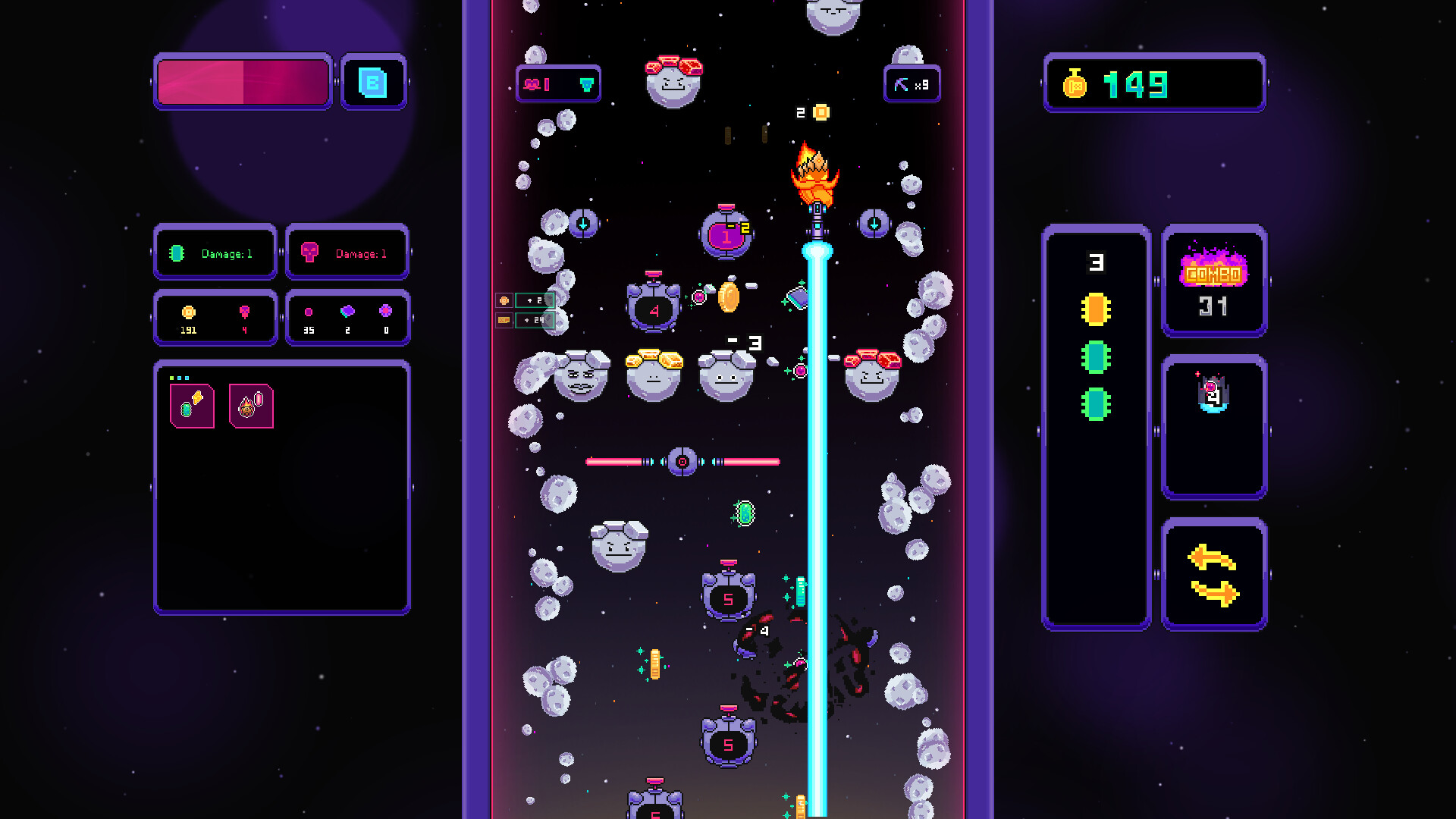Select the flaming-head pill inventory item

(250, 405)
